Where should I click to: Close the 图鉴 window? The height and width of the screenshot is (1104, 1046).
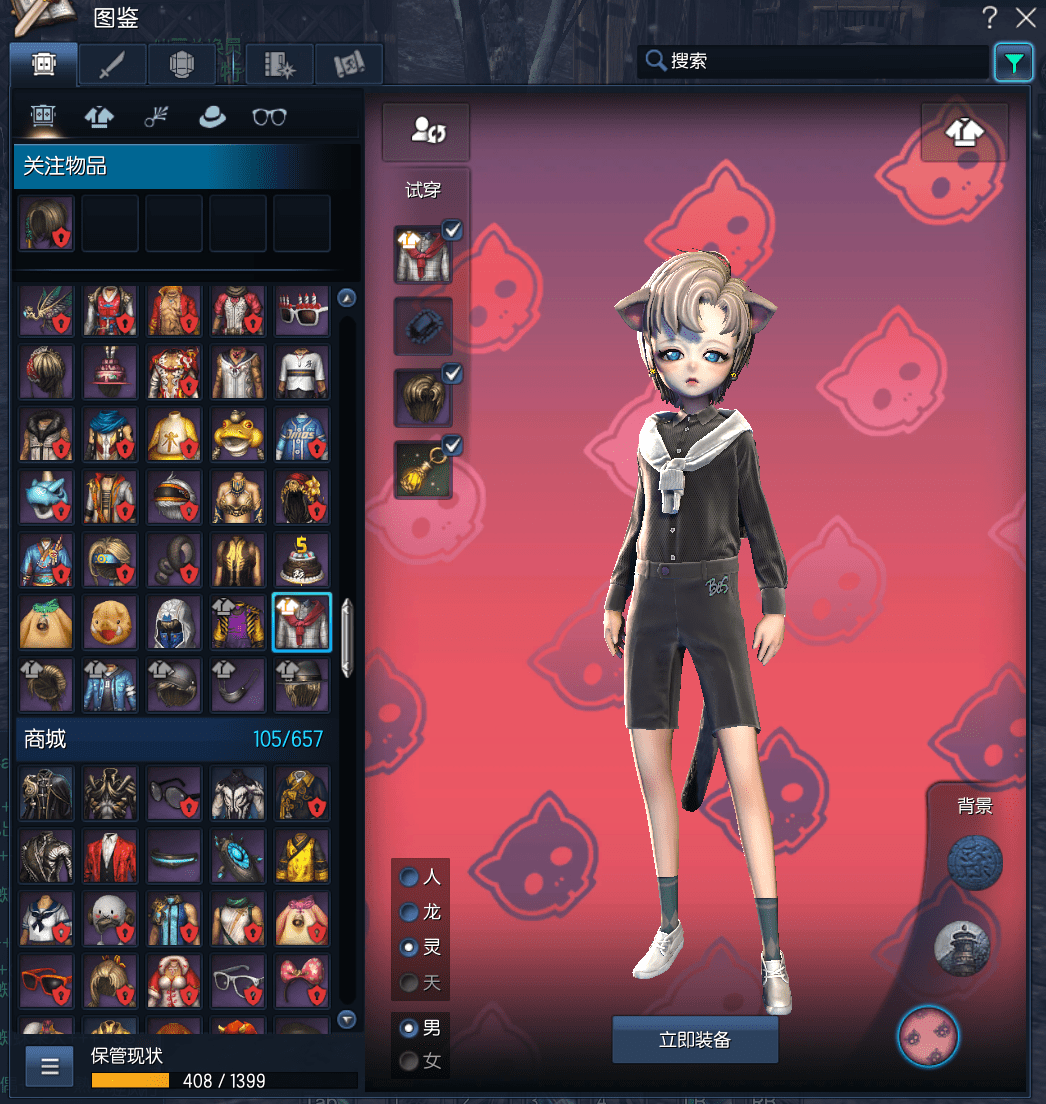click(1025, 17)
